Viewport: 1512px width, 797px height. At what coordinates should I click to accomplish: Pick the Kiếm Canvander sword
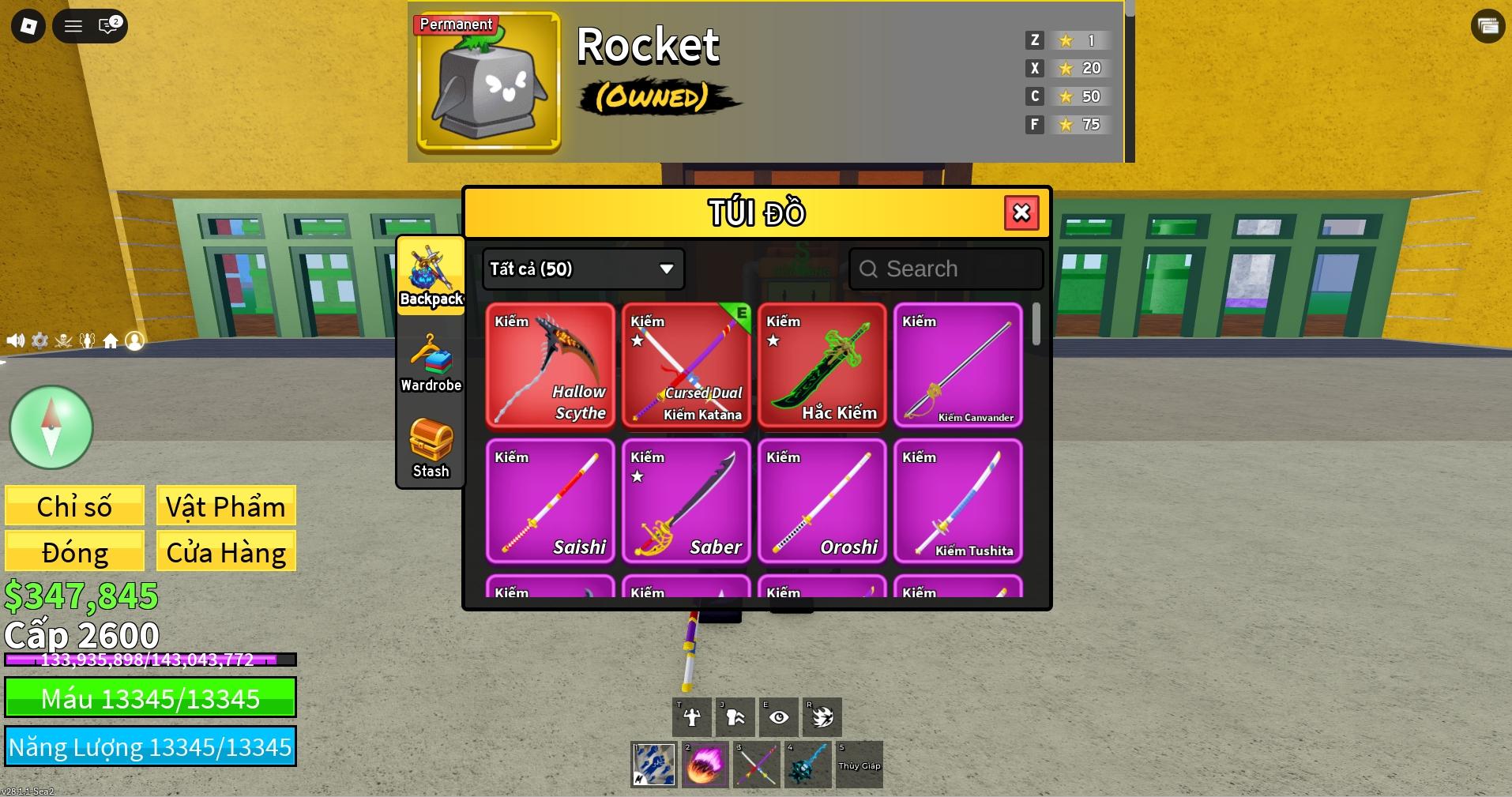(957, 366)
